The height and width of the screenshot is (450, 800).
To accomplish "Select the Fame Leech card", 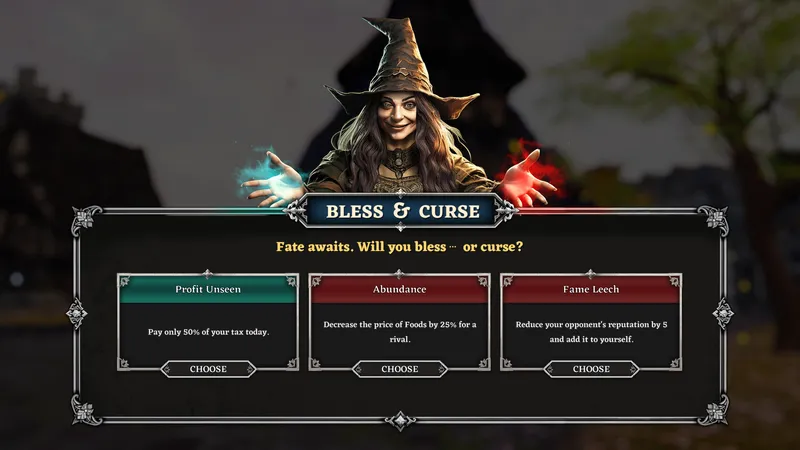I will (591, 322).
